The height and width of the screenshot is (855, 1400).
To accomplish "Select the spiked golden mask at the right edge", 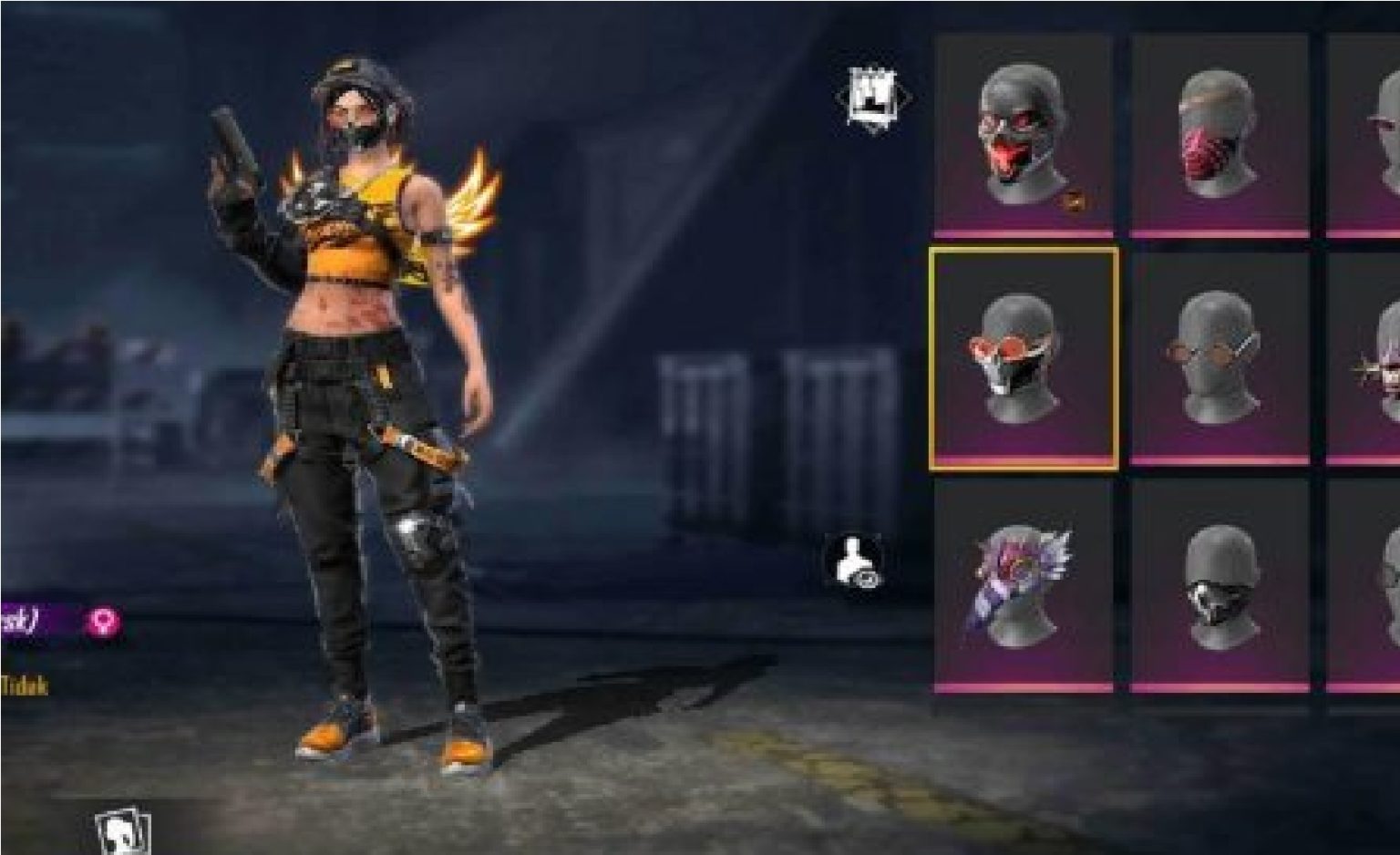I will point(1376,365).
